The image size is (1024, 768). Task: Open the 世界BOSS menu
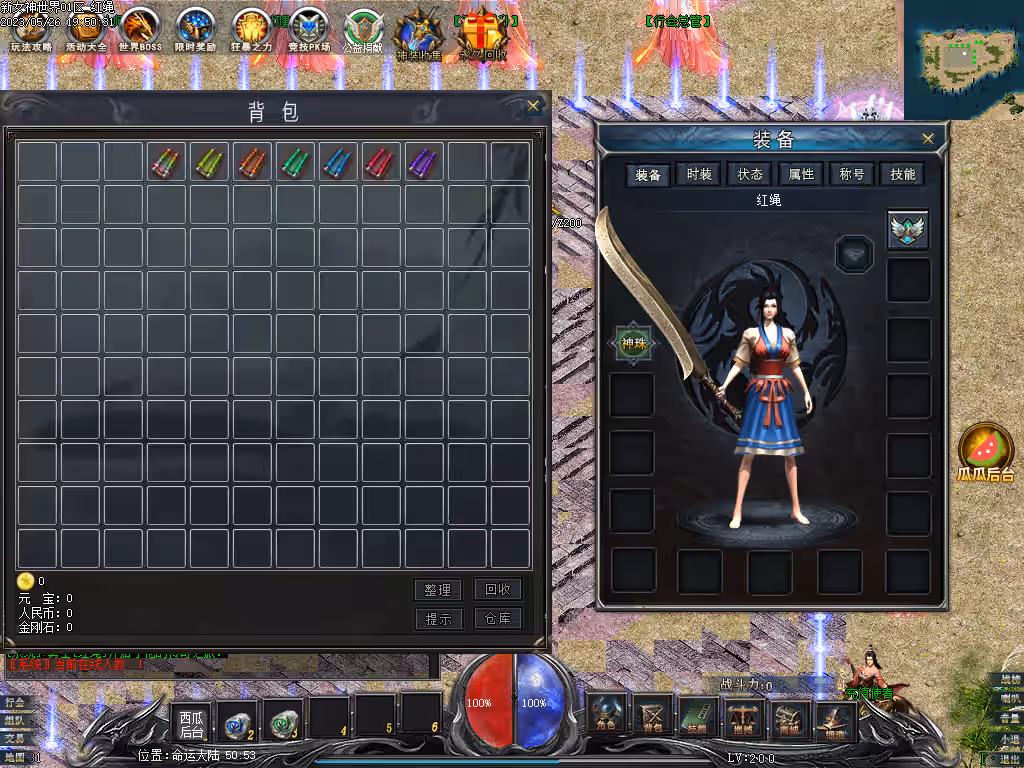[140, 30]
